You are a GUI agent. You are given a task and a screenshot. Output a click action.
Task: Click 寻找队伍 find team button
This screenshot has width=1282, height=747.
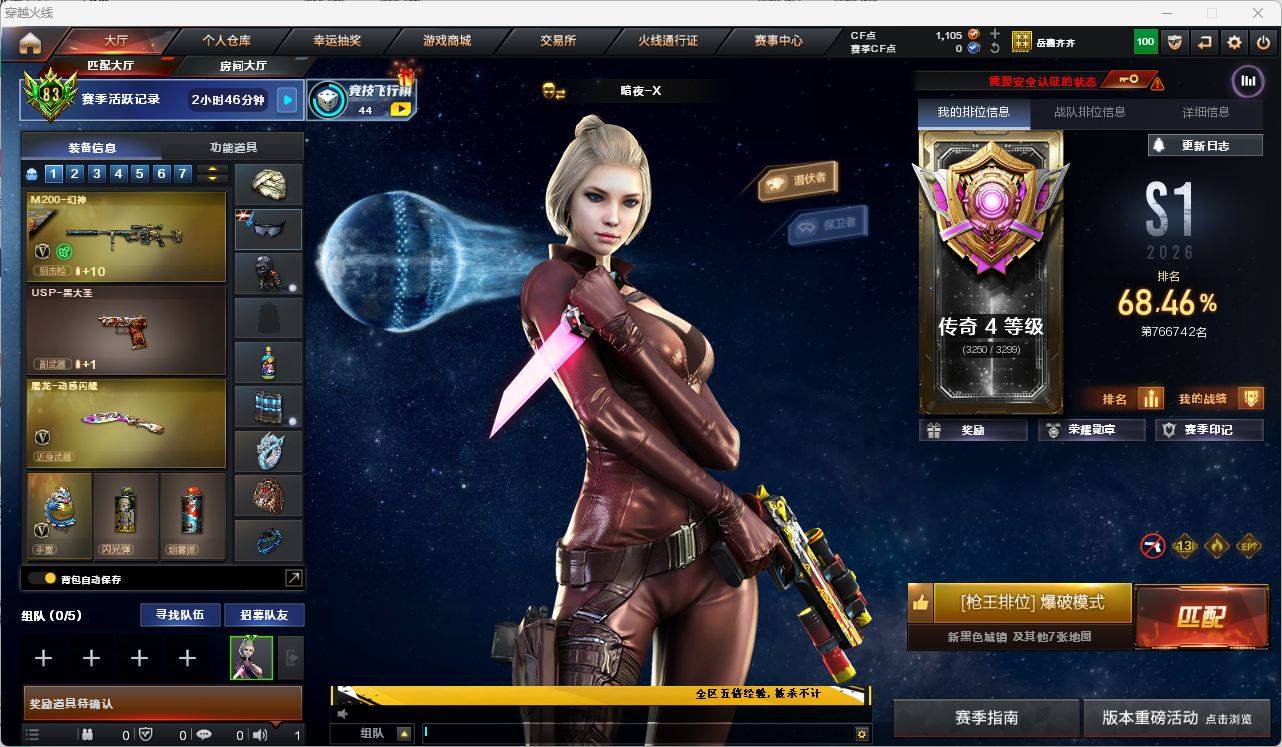coord(179,615)
